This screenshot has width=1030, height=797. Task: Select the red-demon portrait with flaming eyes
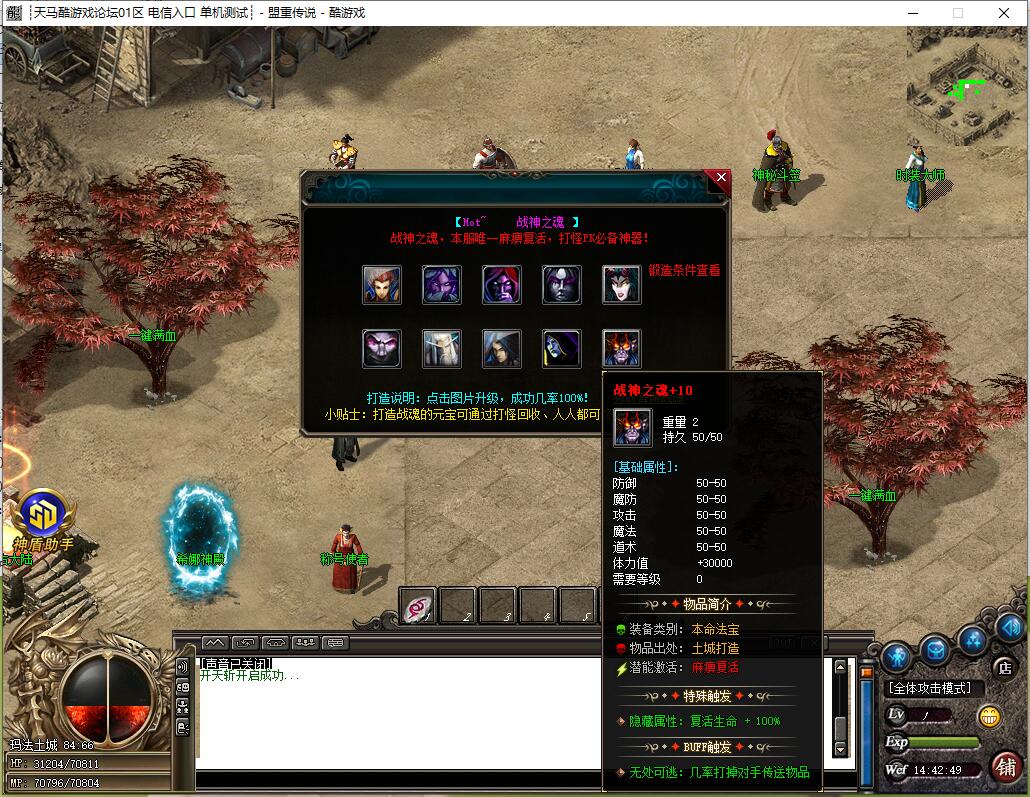coord(622,349)
